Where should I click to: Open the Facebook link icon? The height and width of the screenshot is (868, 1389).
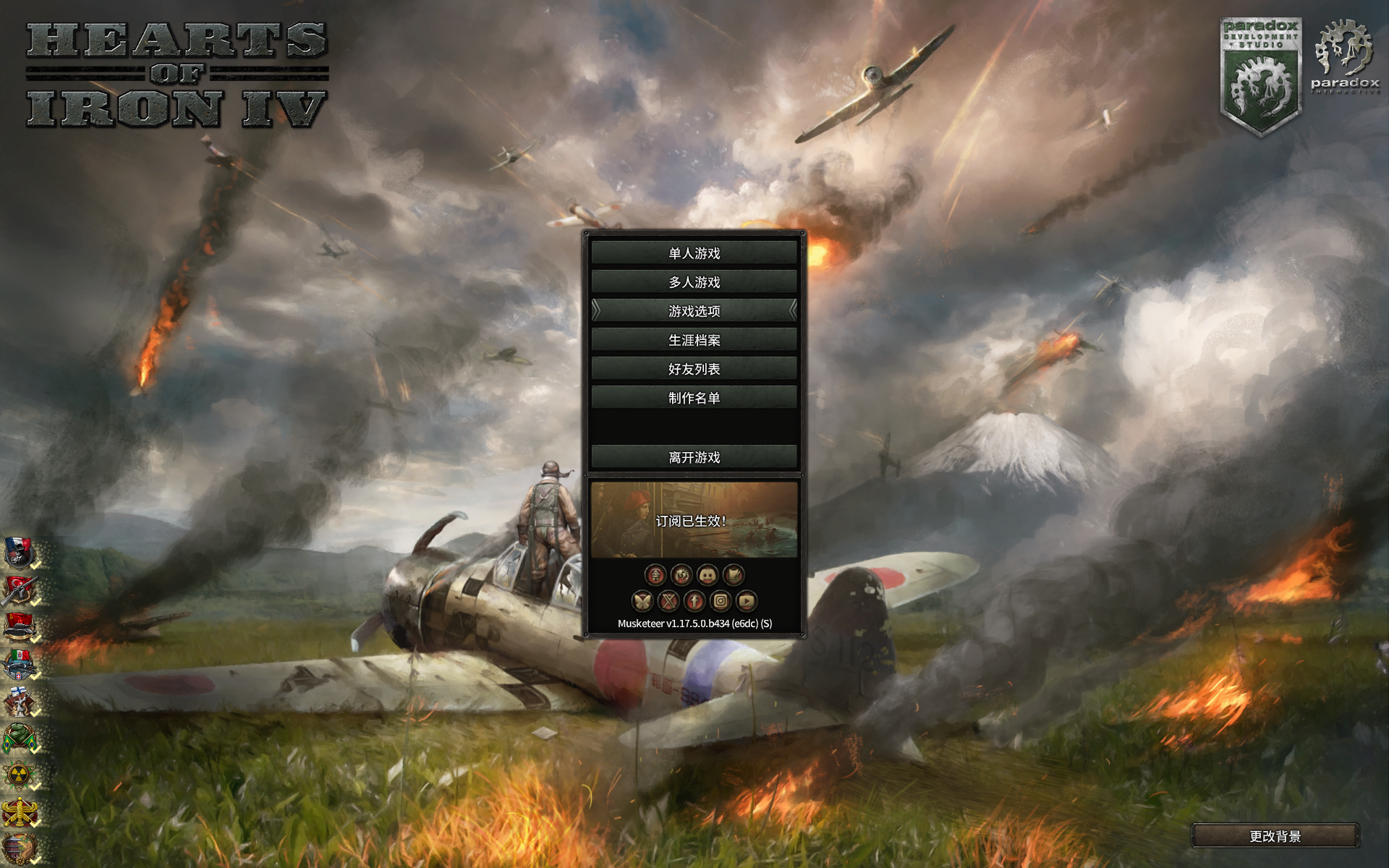[x=694, y=600]
